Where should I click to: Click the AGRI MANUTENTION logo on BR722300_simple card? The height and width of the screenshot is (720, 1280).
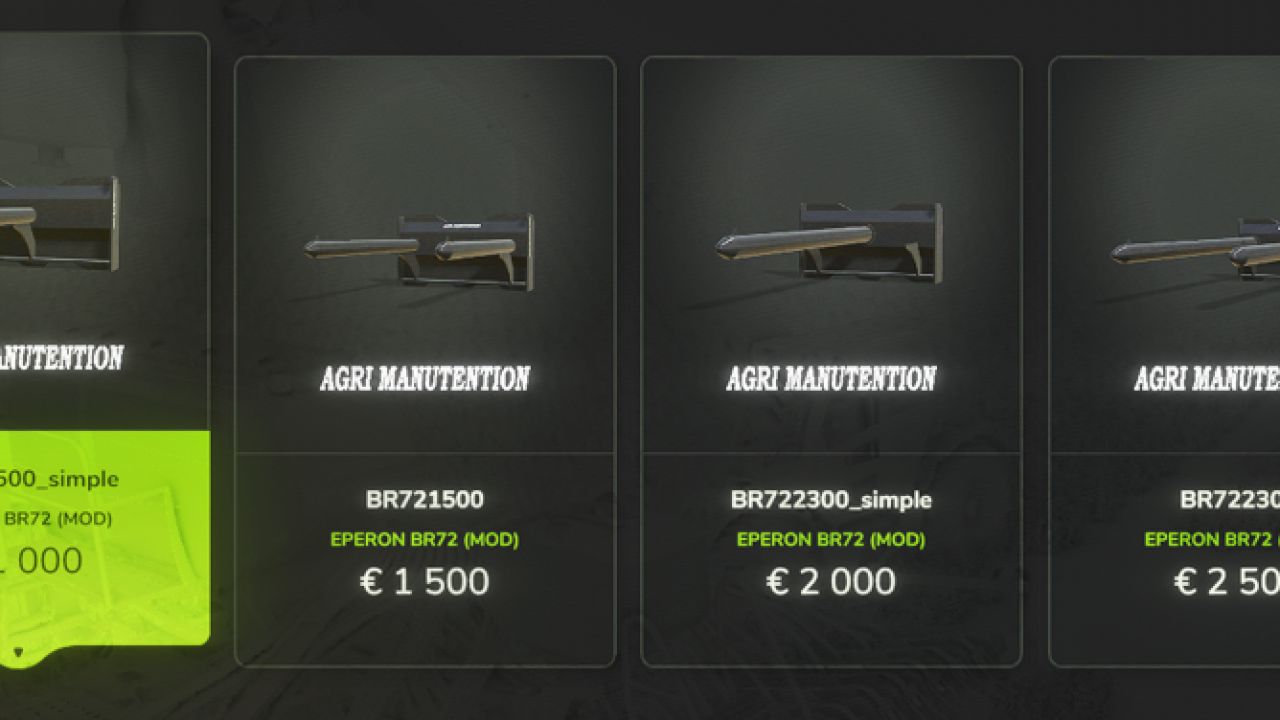[x=831, y=379]
